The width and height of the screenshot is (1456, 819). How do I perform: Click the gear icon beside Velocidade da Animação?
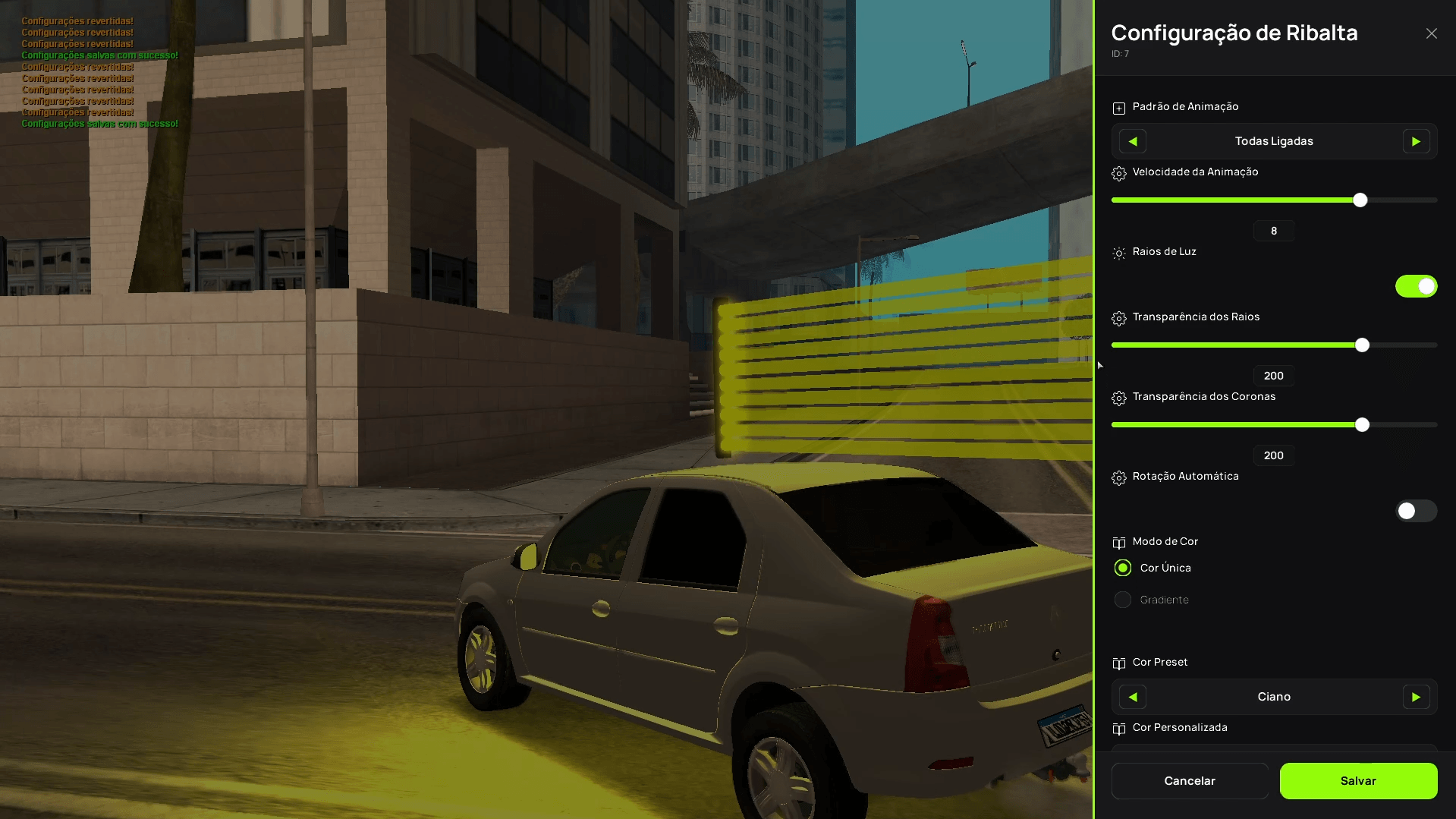point(1118,173)
